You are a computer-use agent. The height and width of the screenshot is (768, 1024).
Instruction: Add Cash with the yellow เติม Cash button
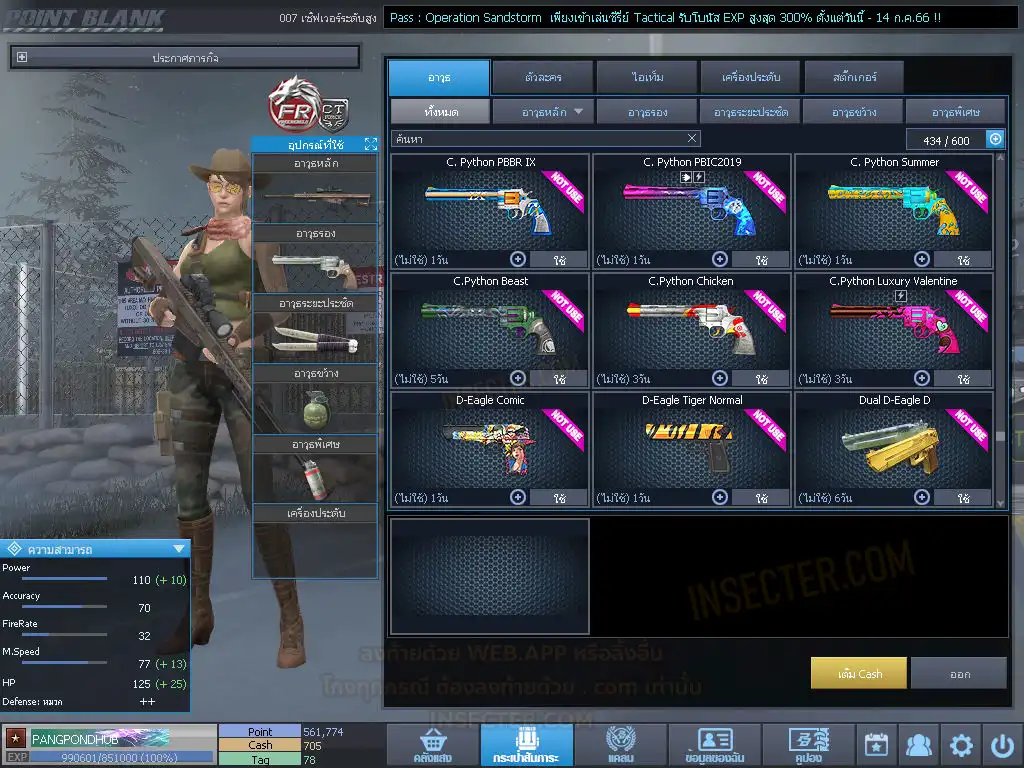coord(859,674)
